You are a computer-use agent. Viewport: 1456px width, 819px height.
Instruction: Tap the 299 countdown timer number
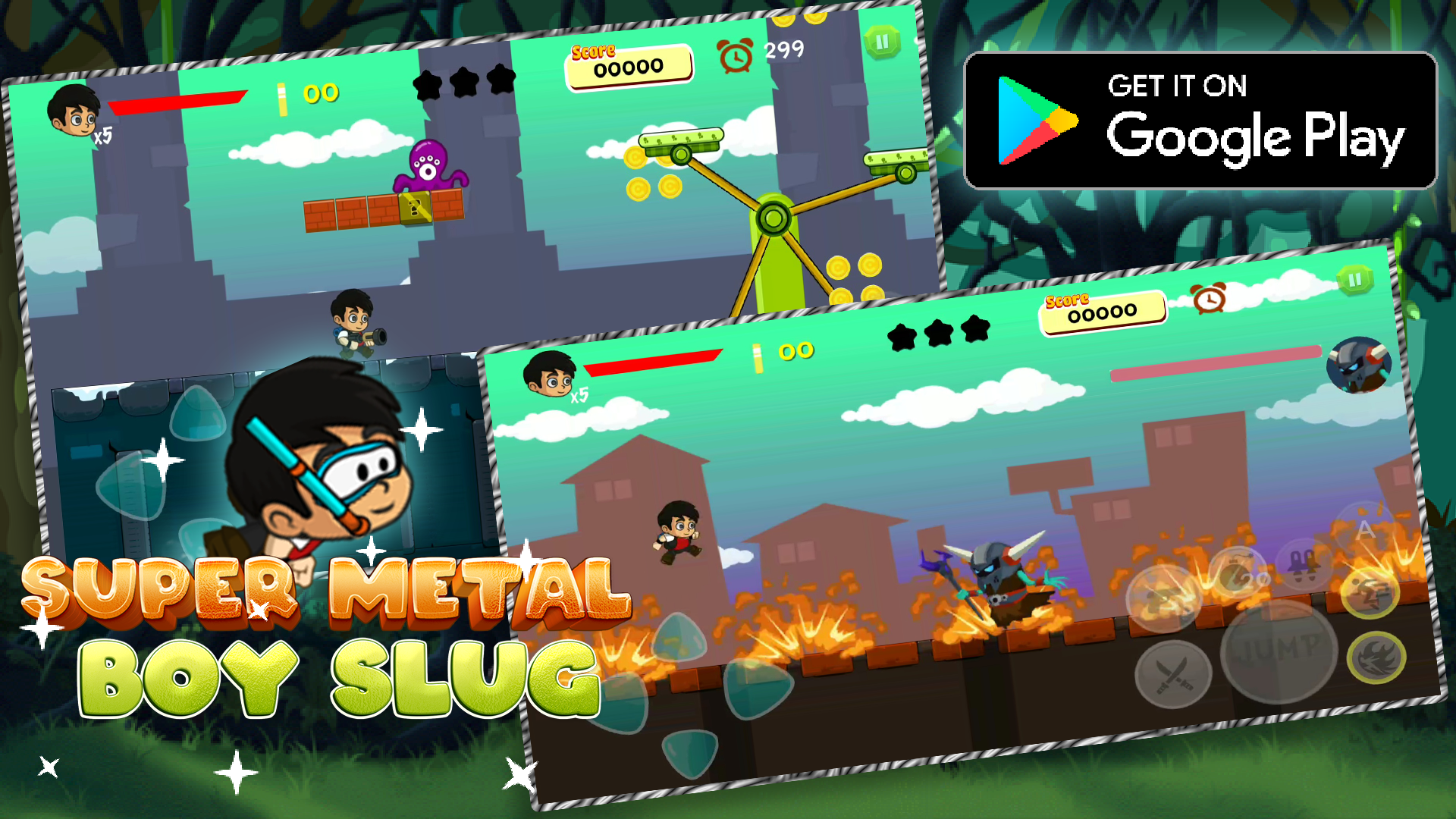[783, 52]
